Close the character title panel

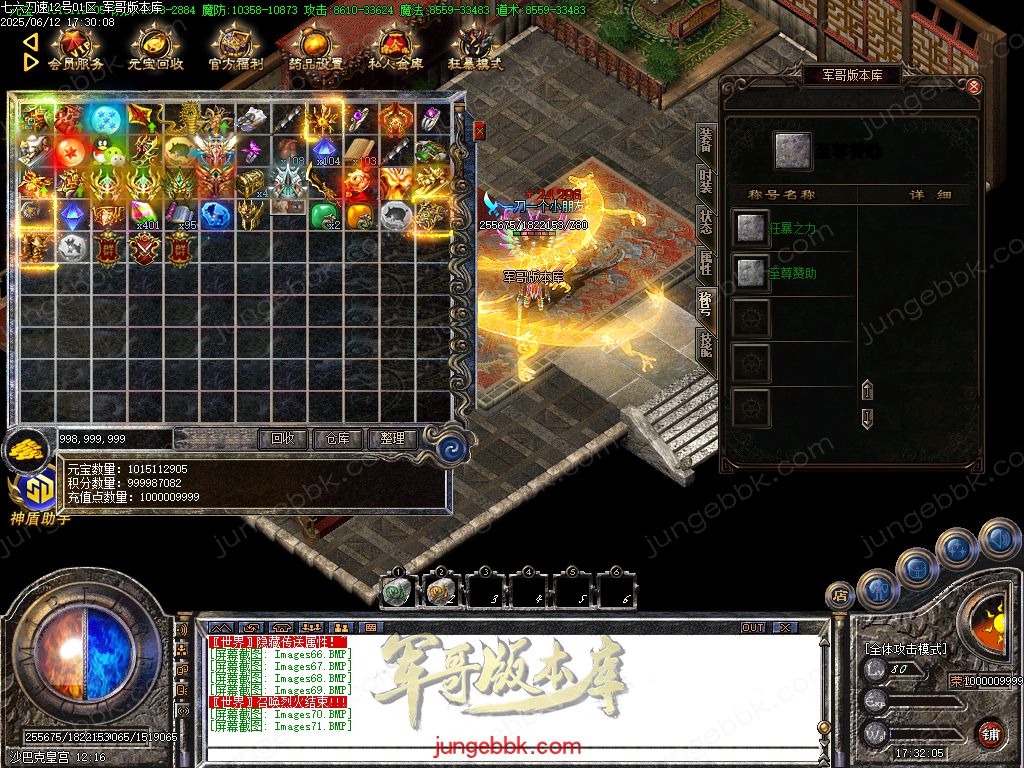(973, 87)
